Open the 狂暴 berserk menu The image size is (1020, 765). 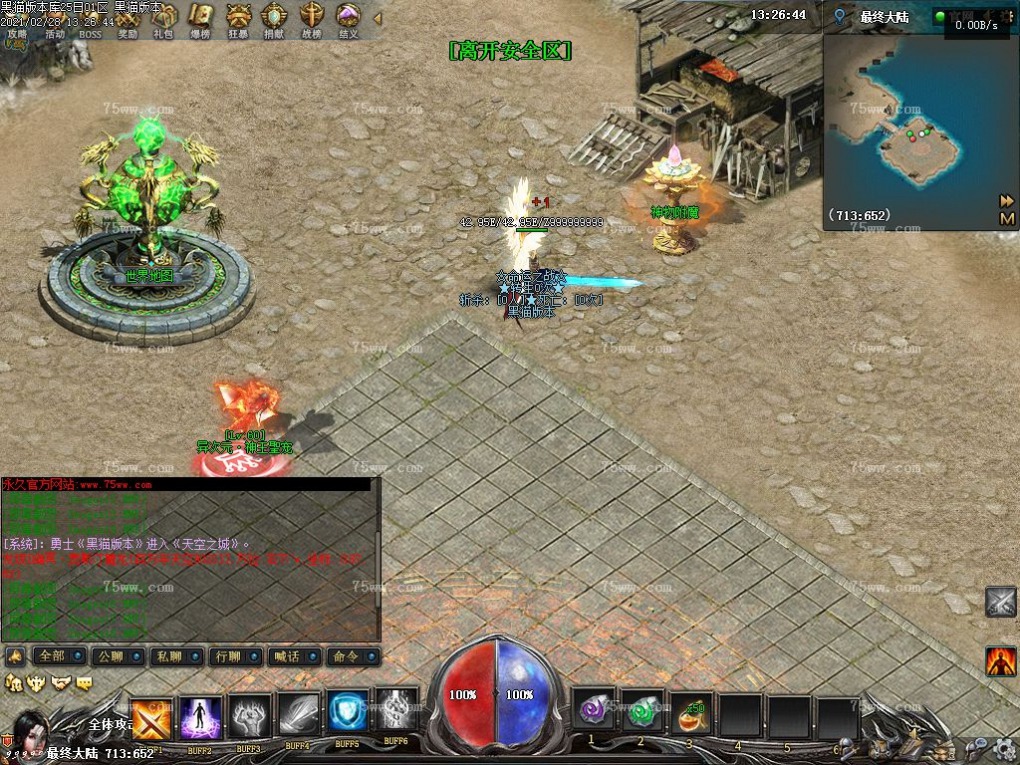[238, 18]
